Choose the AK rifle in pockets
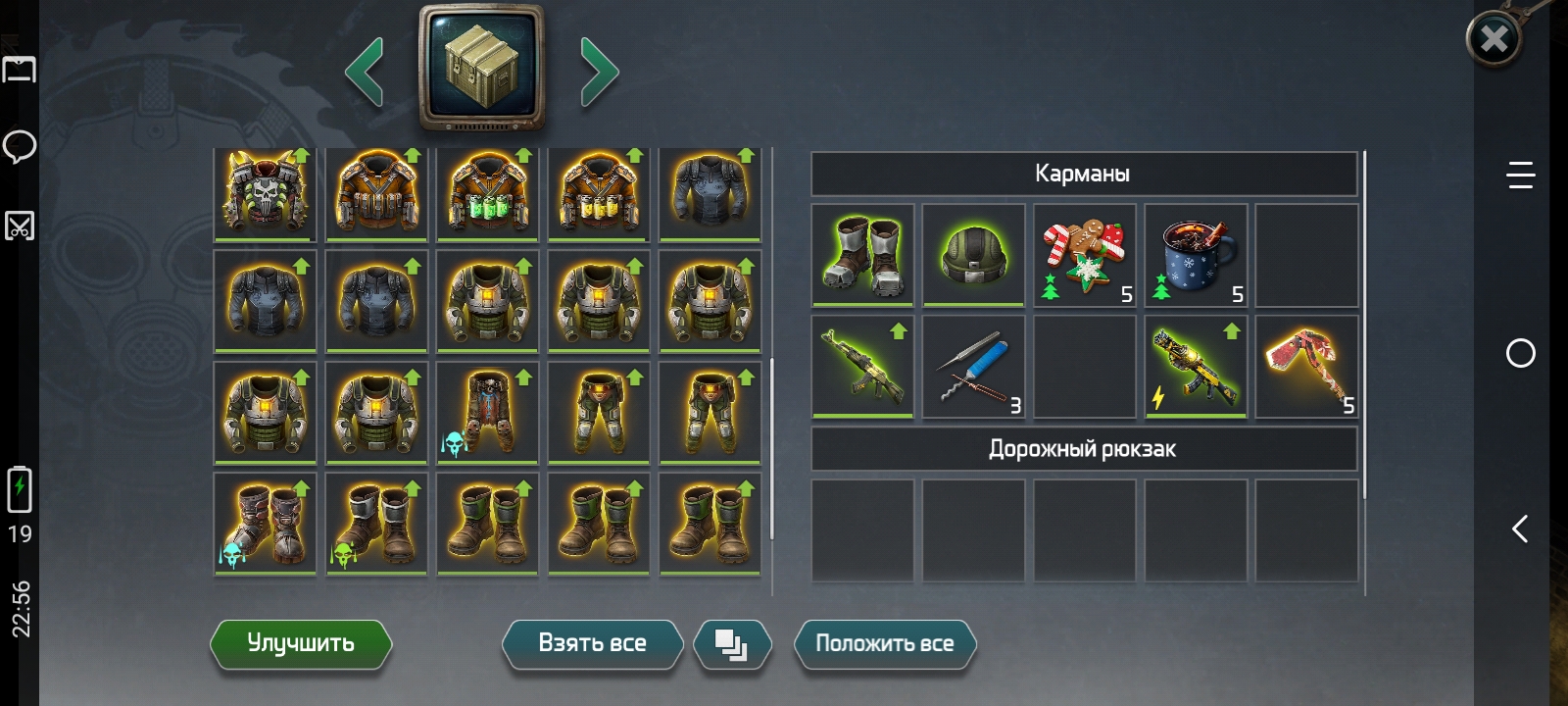The image size is (1568, 706). coord(862,367)
